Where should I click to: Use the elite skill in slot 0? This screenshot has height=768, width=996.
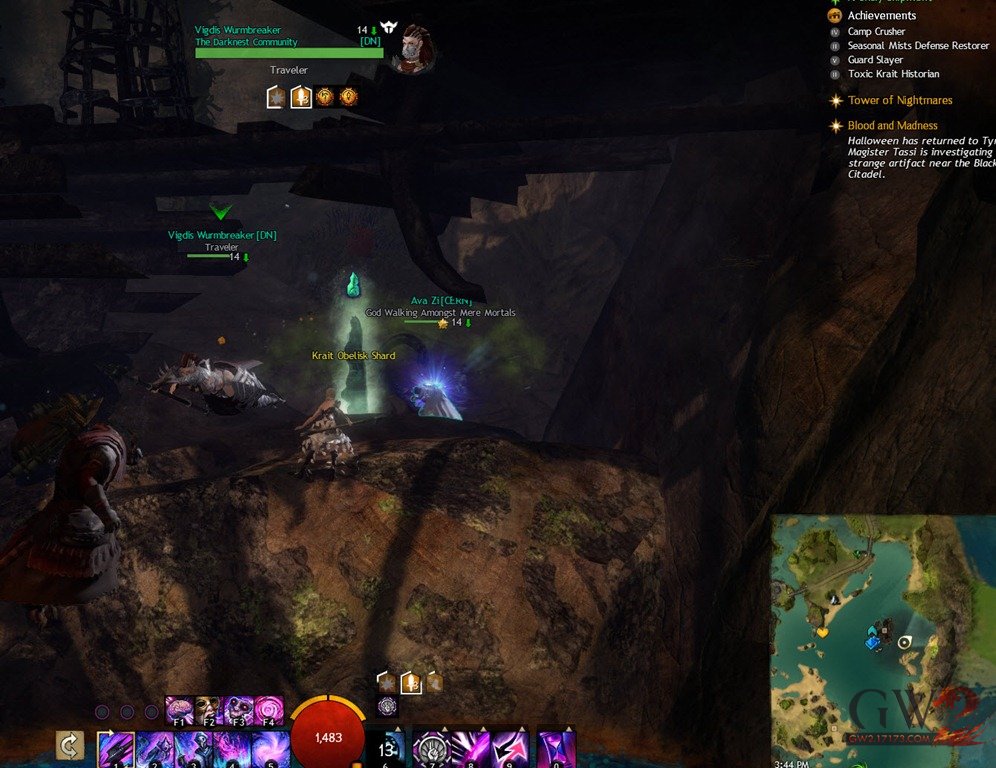[556, 750]
